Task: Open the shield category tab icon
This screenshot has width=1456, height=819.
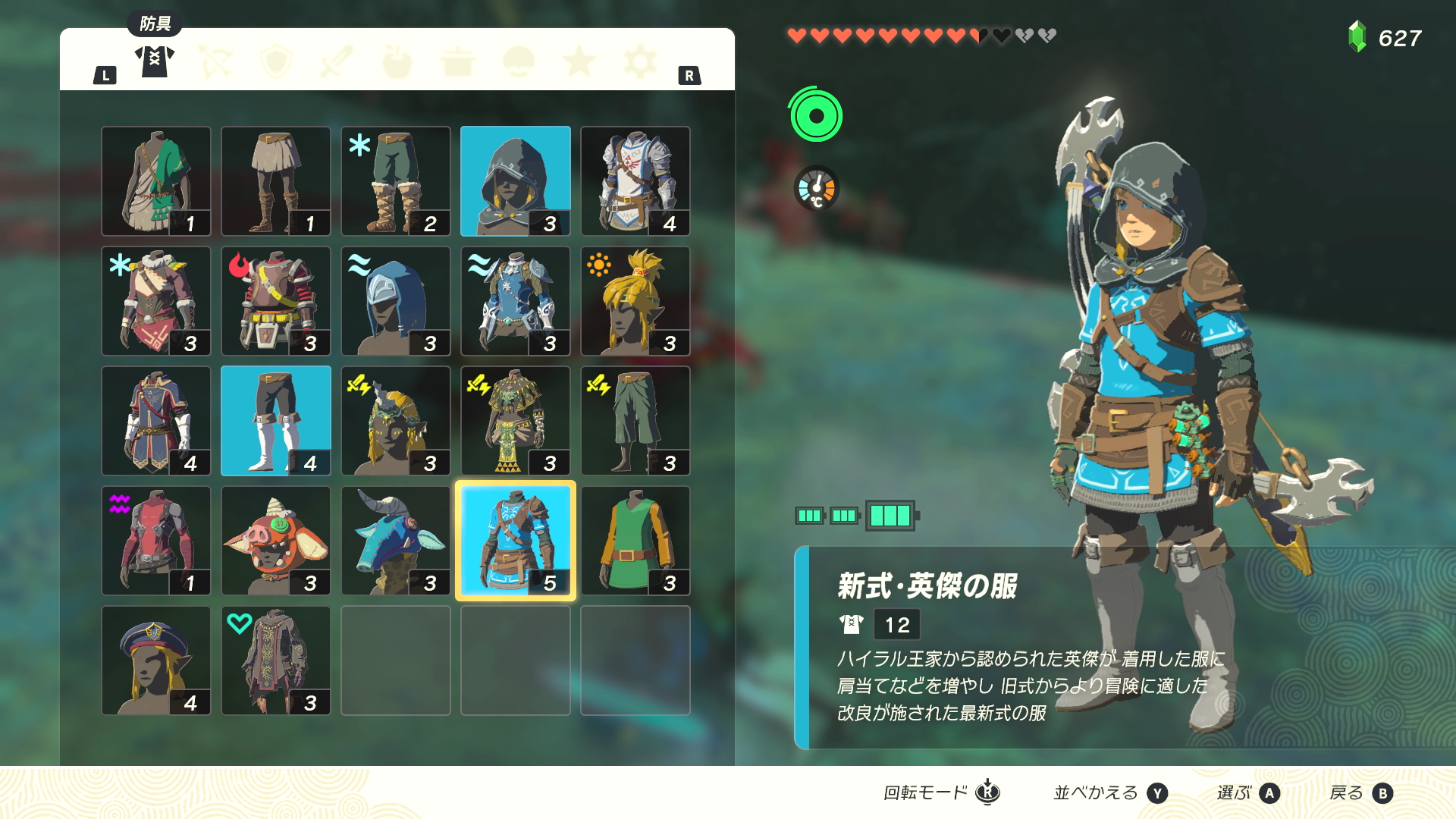Action: coord(277,61)
